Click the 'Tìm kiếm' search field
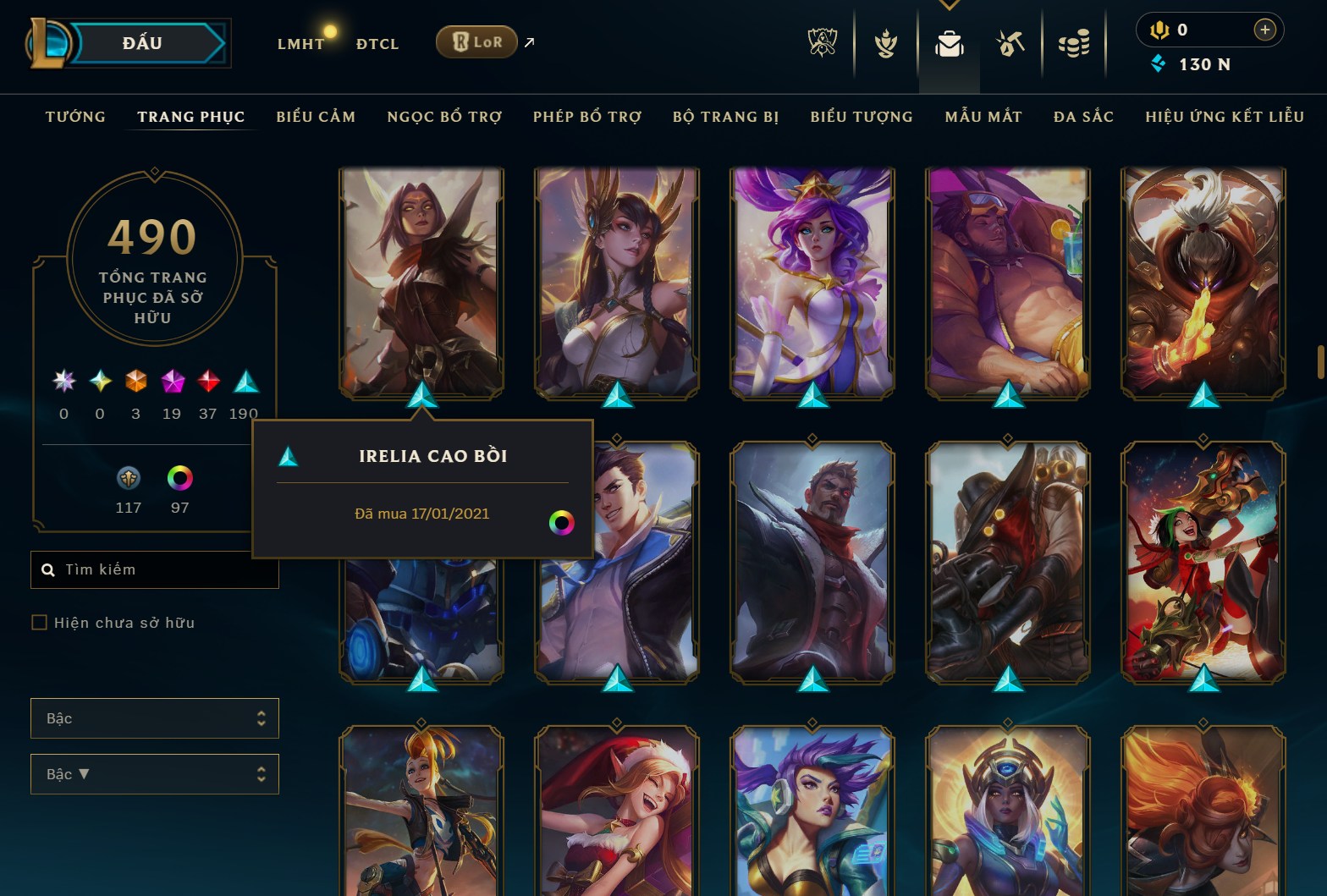 [155, 569]
